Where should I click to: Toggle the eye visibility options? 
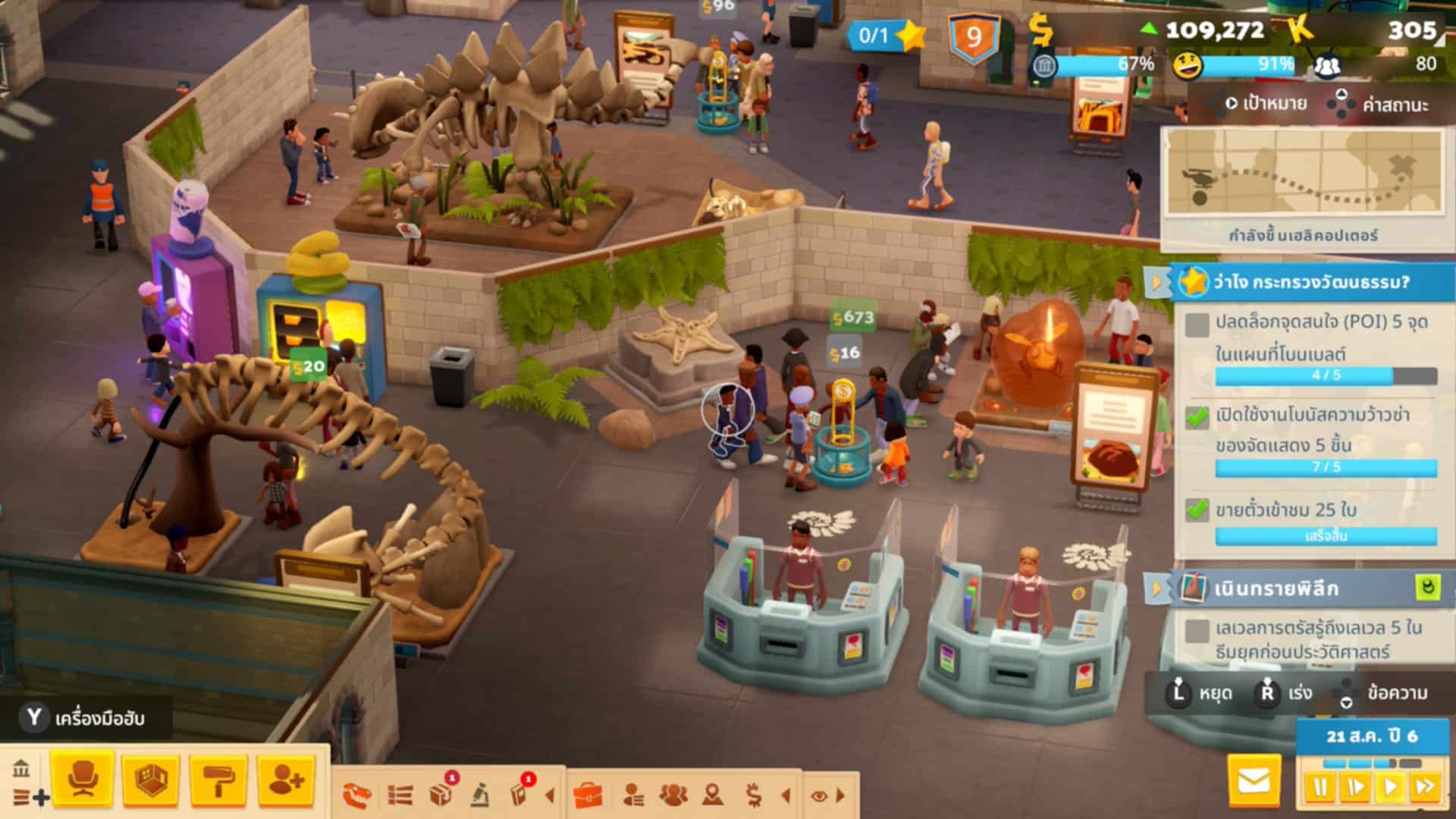(x=819, y=795)
